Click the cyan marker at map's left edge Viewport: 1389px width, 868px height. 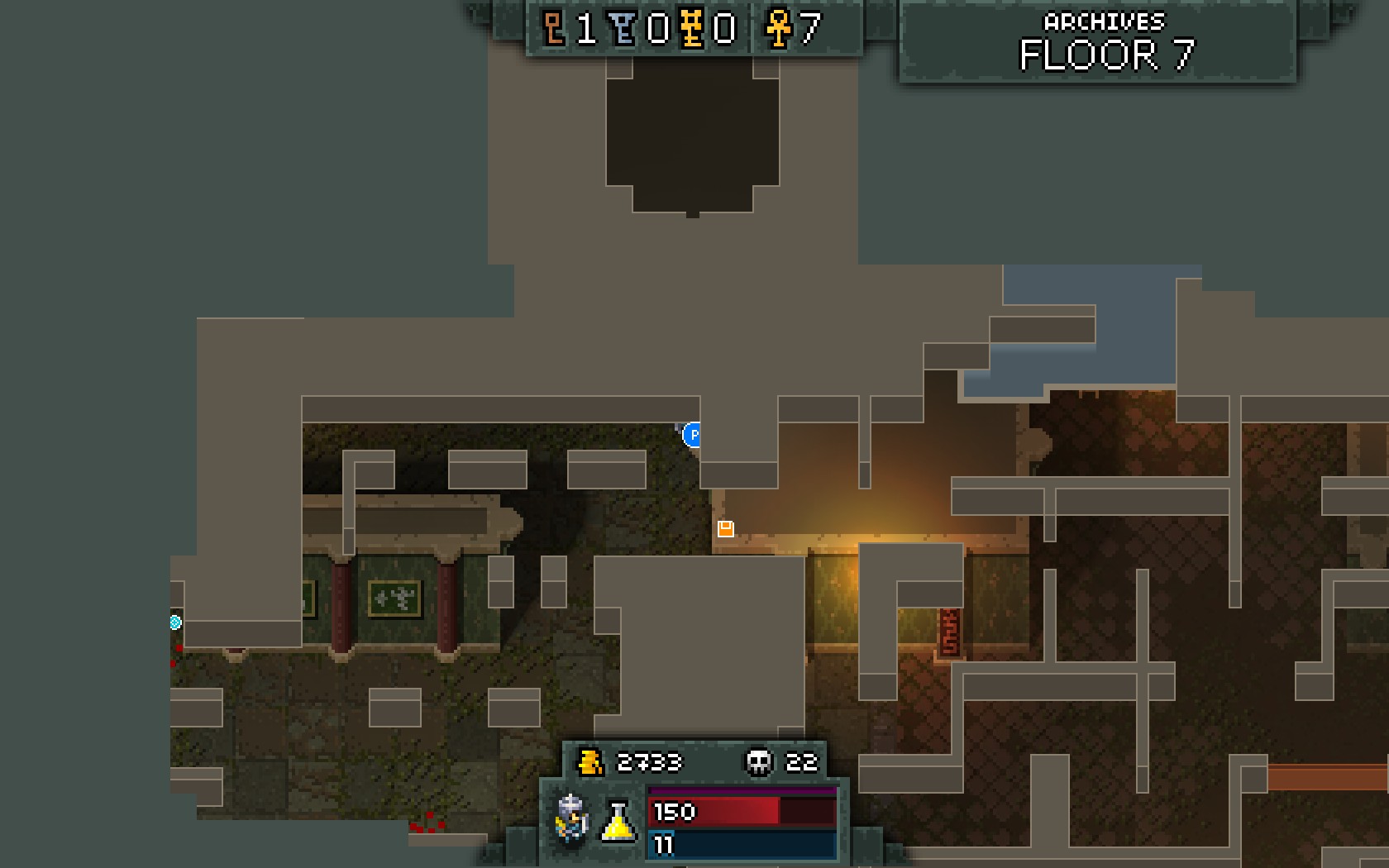pos(175,622)
